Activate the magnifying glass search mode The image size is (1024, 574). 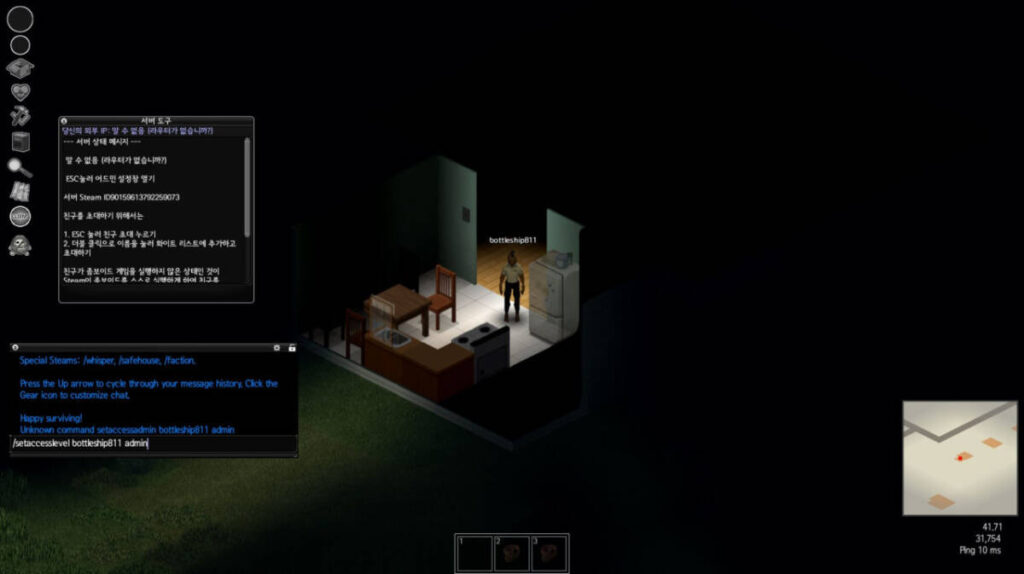click(20, 167)
